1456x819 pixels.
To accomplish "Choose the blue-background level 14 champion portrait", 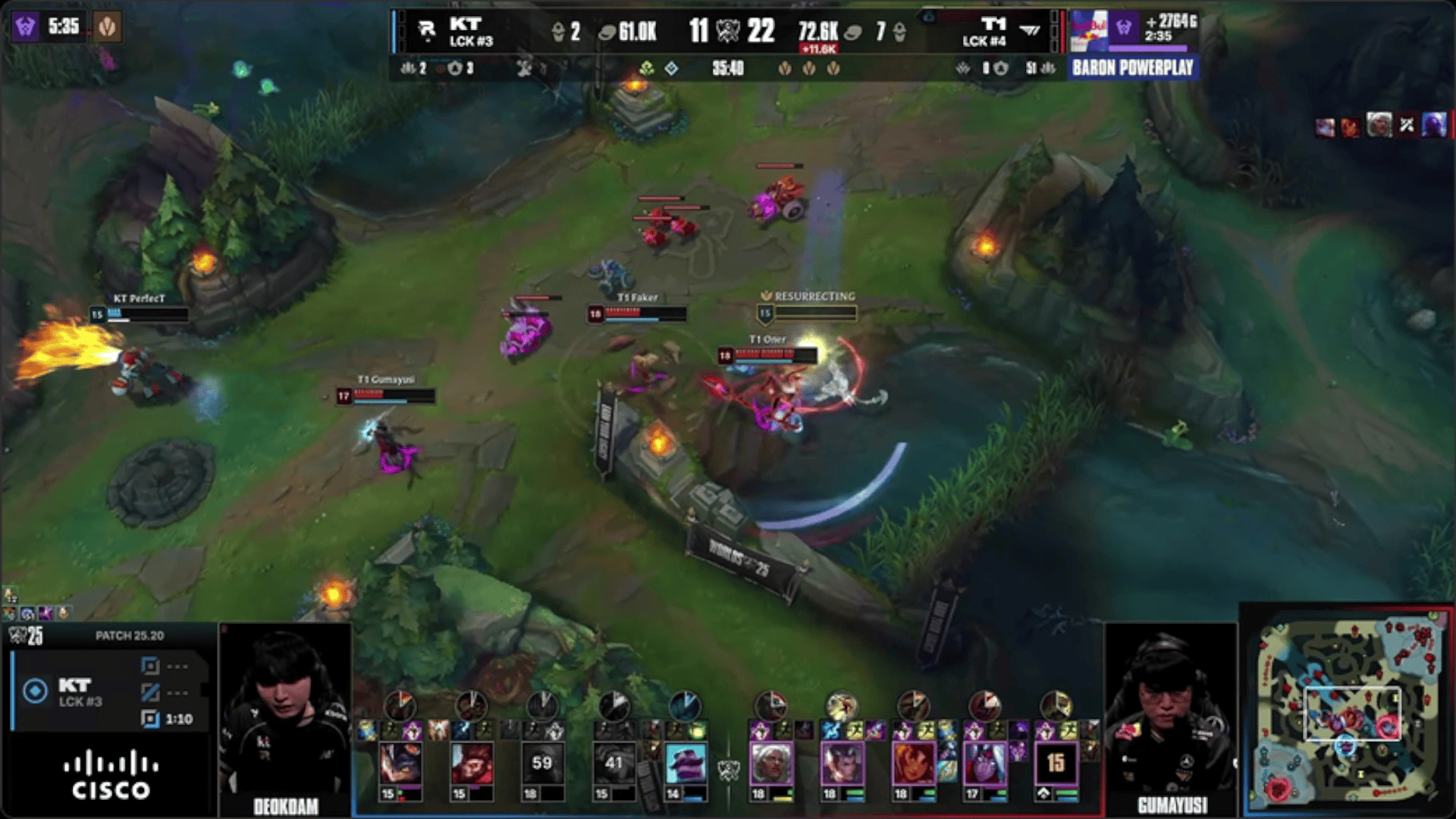I will 685,763.
